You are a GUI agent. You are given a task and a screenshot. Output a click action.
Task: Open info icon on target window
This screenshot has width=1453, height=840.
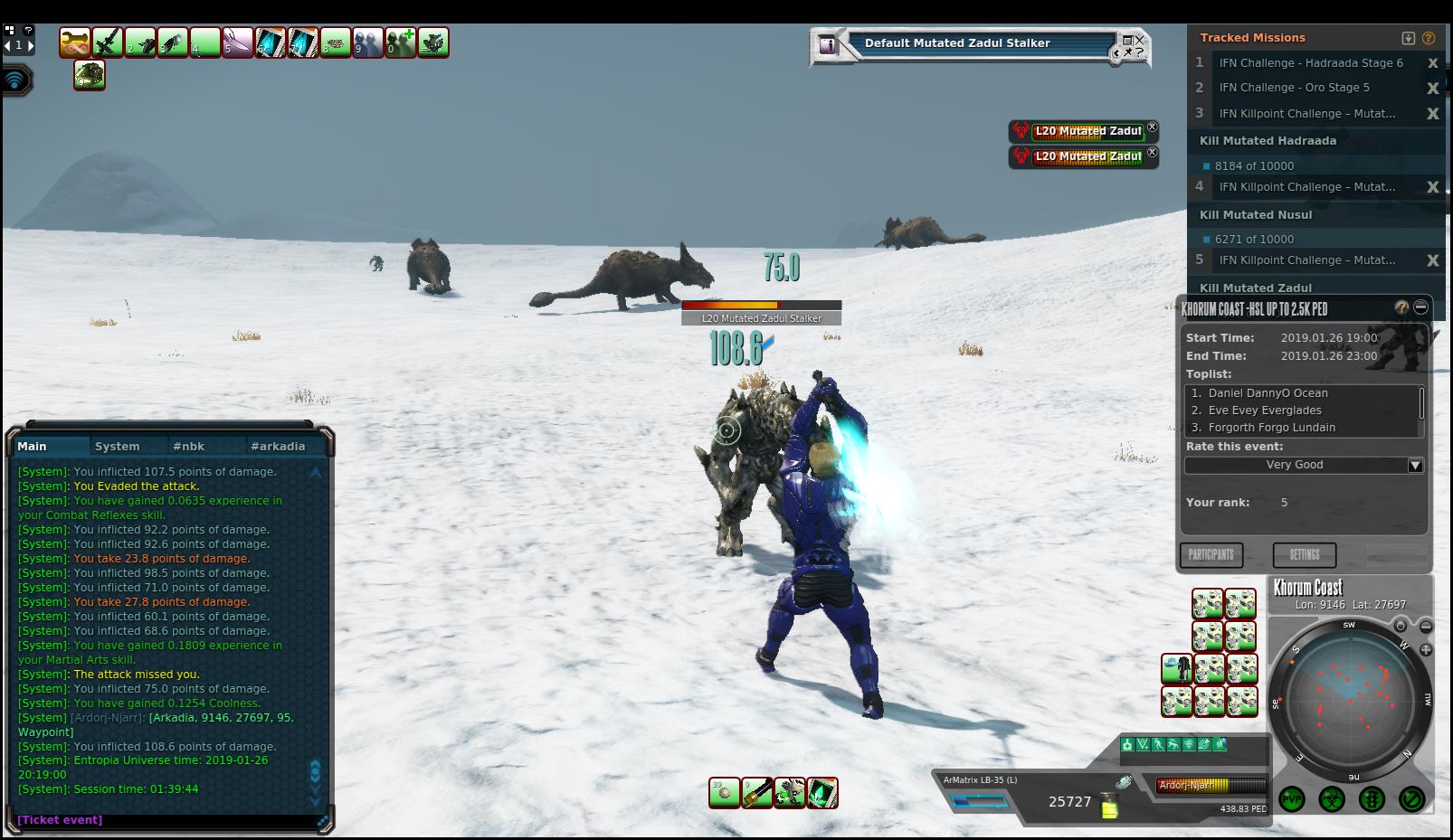pyautogui.click(x=827, y=43)
